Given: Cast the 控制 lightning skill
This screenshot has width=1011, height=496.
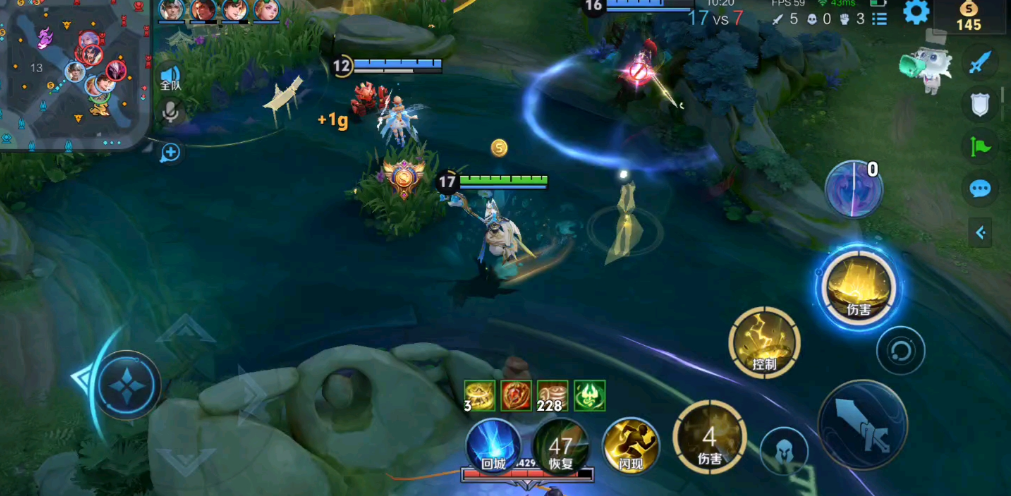Looking at the screenshot, I should click(764, 342).
